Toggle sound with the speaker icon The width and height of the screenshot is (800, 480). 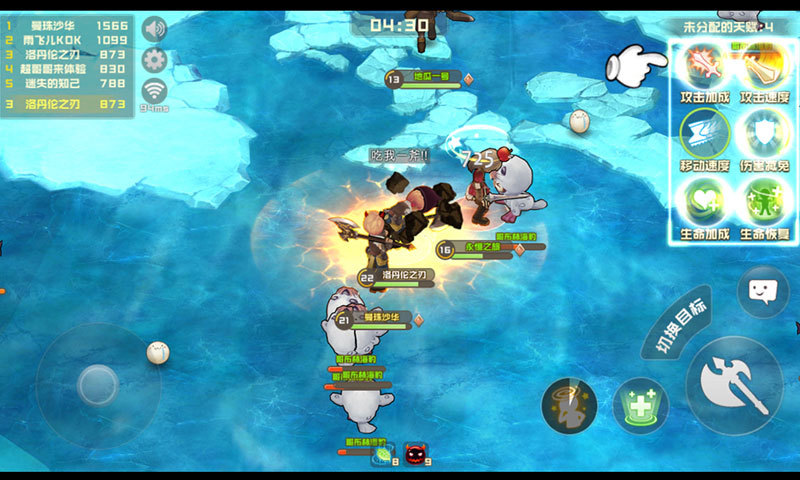[154, 28]
